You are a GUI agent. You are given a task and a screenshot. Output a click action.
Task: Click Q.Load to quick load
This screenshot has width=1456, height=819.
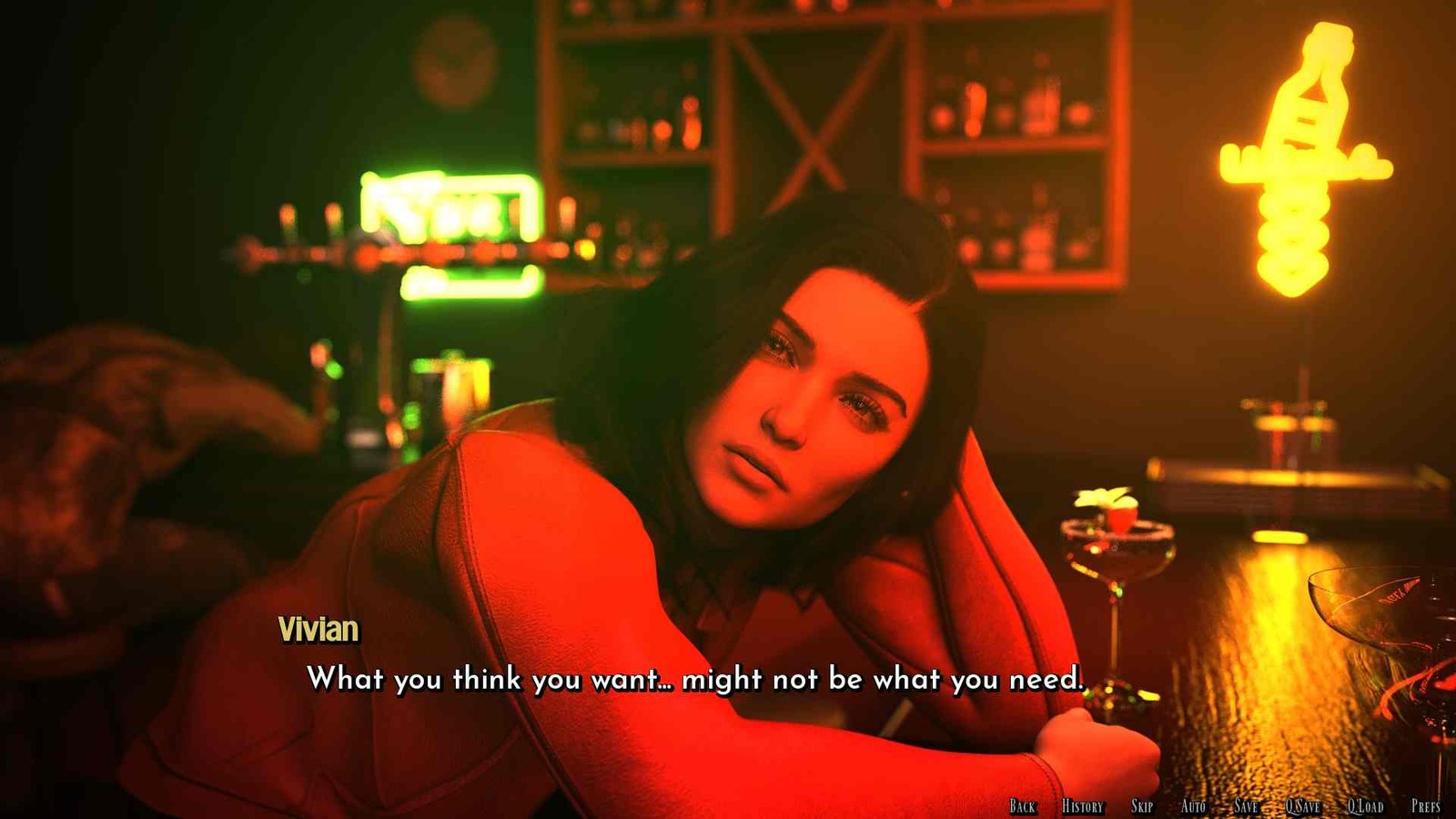click(1365, 805)
